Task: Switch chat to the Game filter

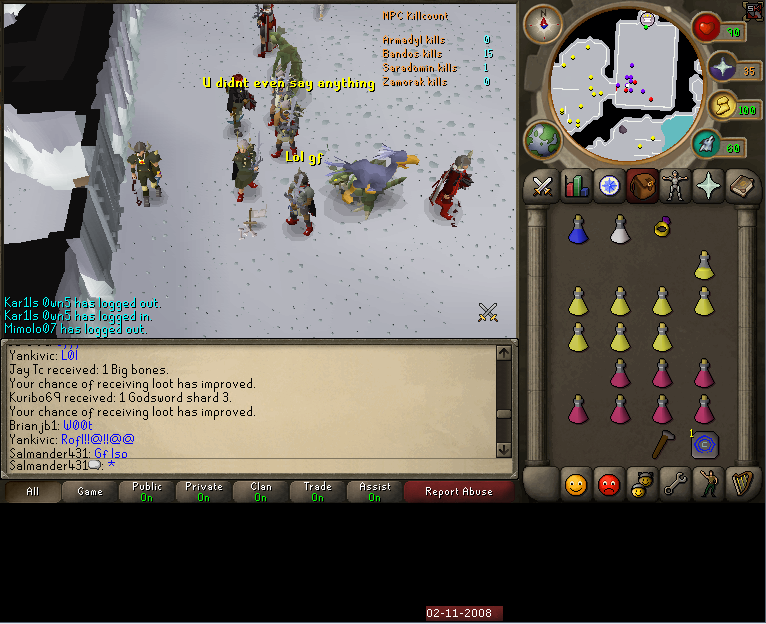Action: [x=90, y=491]
